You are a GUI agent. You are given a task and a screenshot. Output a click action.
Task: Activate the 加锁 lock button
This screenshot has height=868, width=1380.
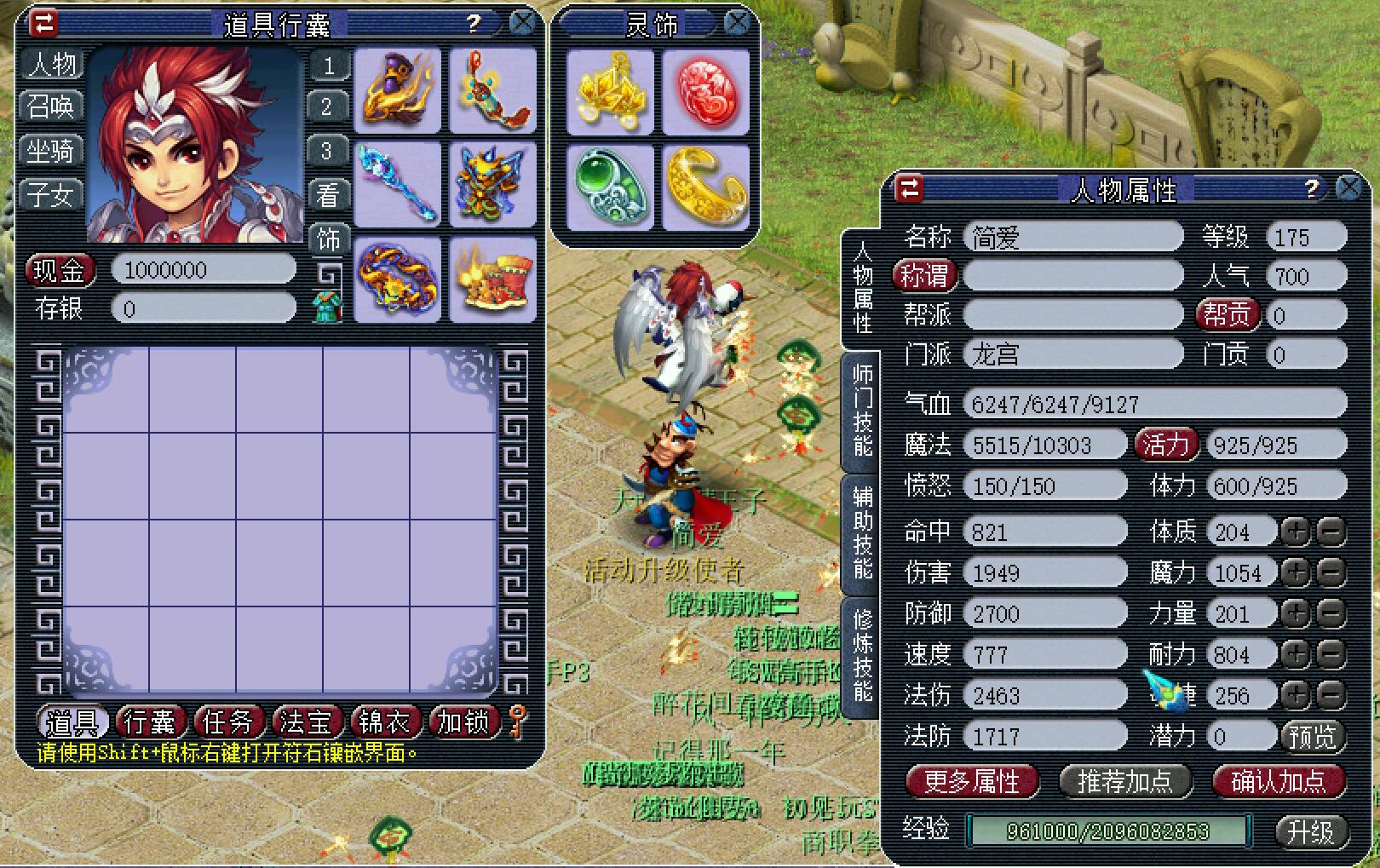463,722
